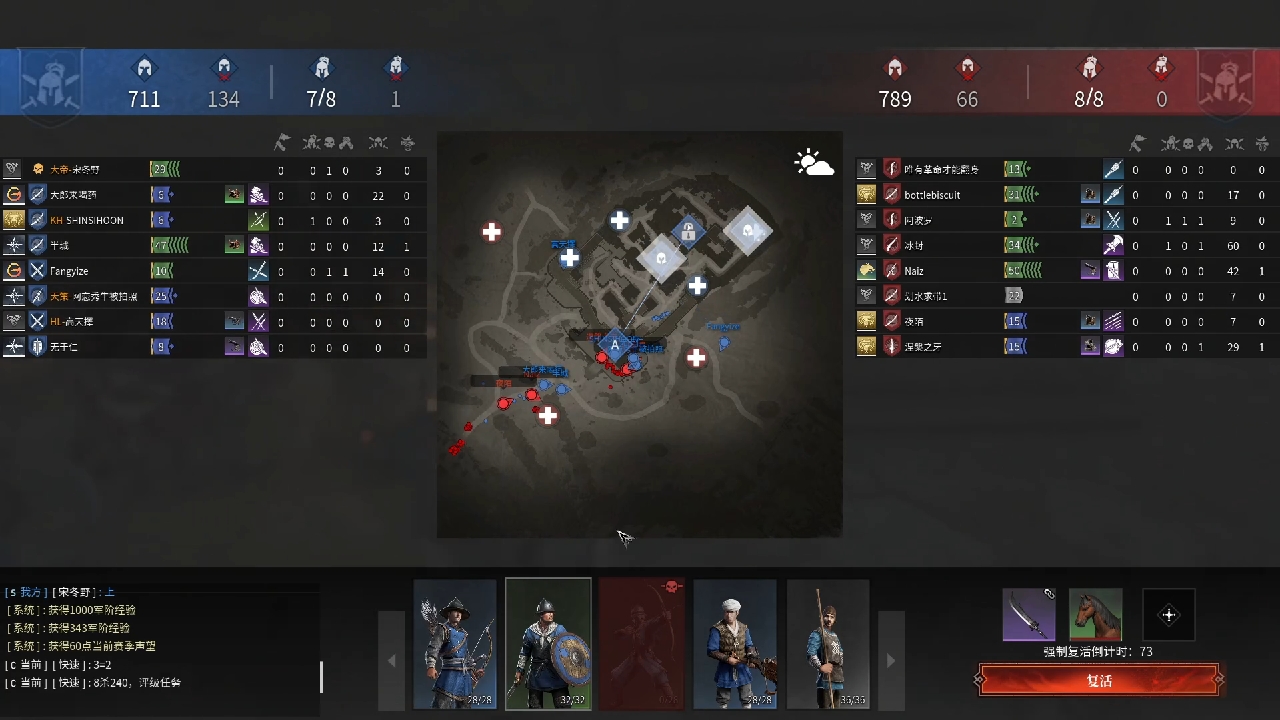Select the Fangyize scoreboard row
This screenshot has height=720, width=1280.
(x=214, y=271)
